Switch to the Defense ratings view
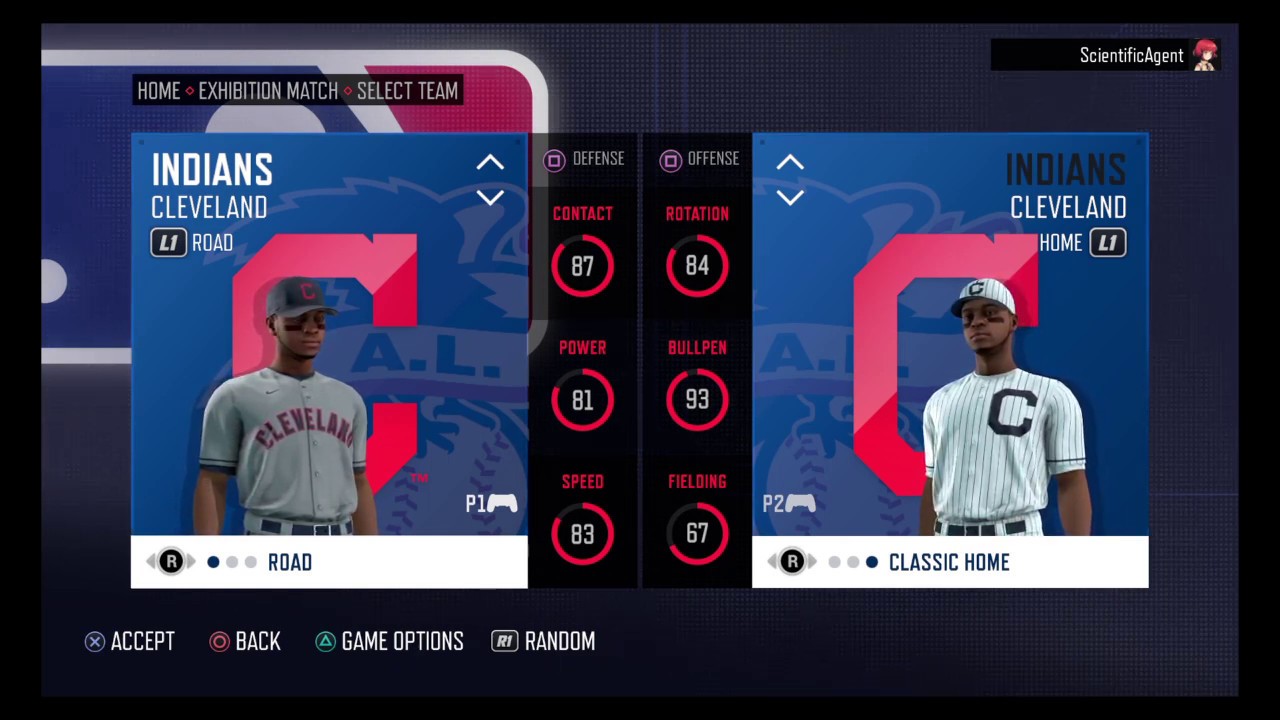 584,160
